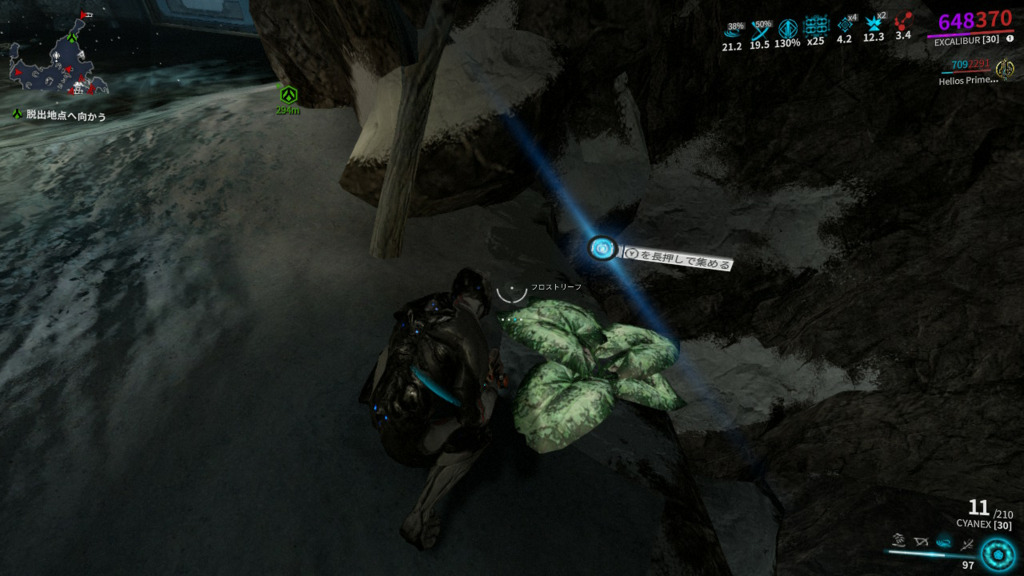Select the x4 diamond buff icon
This screenshot has height=576, width=1024.
(844, 24)
